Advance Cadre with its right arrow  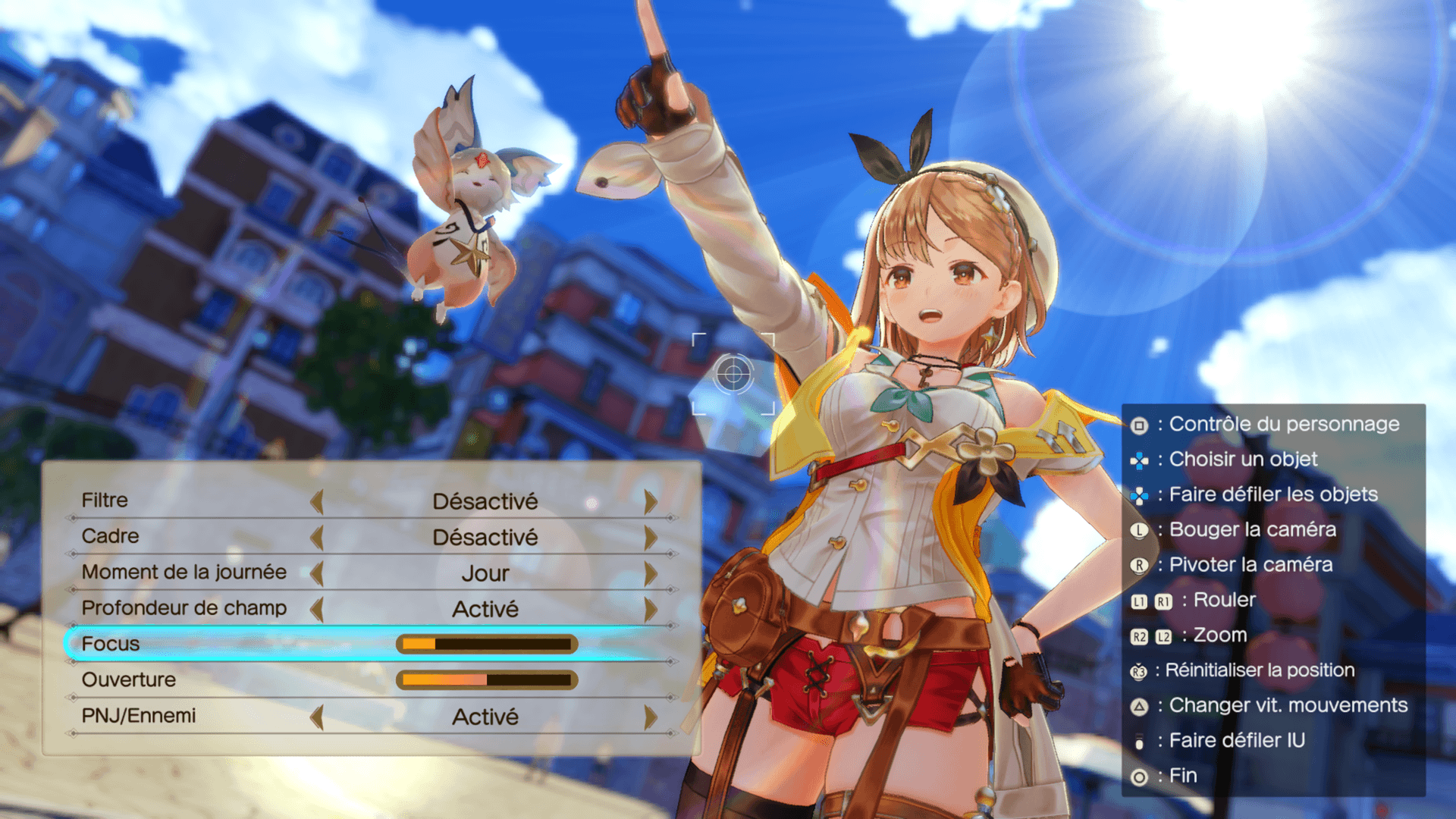[x=650, y=538]
